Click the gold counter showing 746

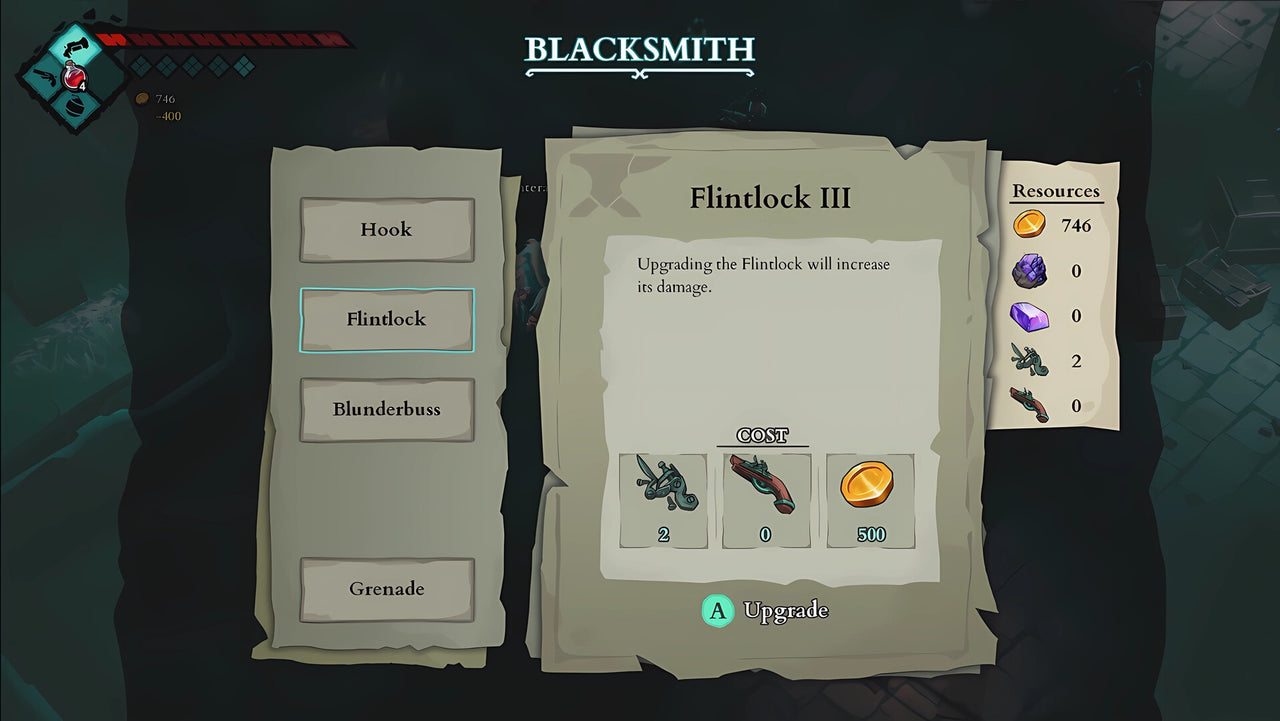point(155,99)
